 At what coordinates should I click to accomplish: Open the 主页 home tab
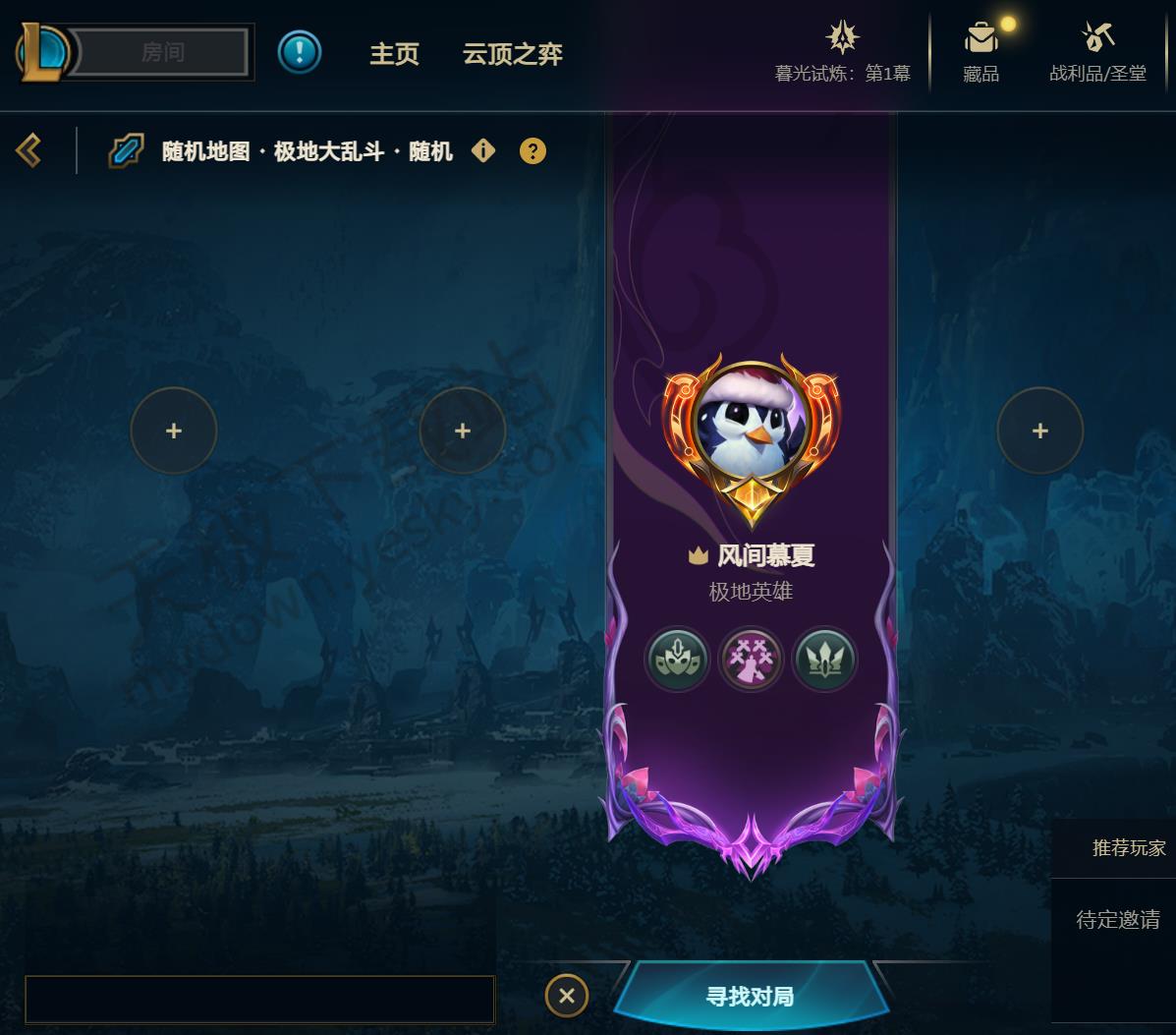[x=394, y=54]
